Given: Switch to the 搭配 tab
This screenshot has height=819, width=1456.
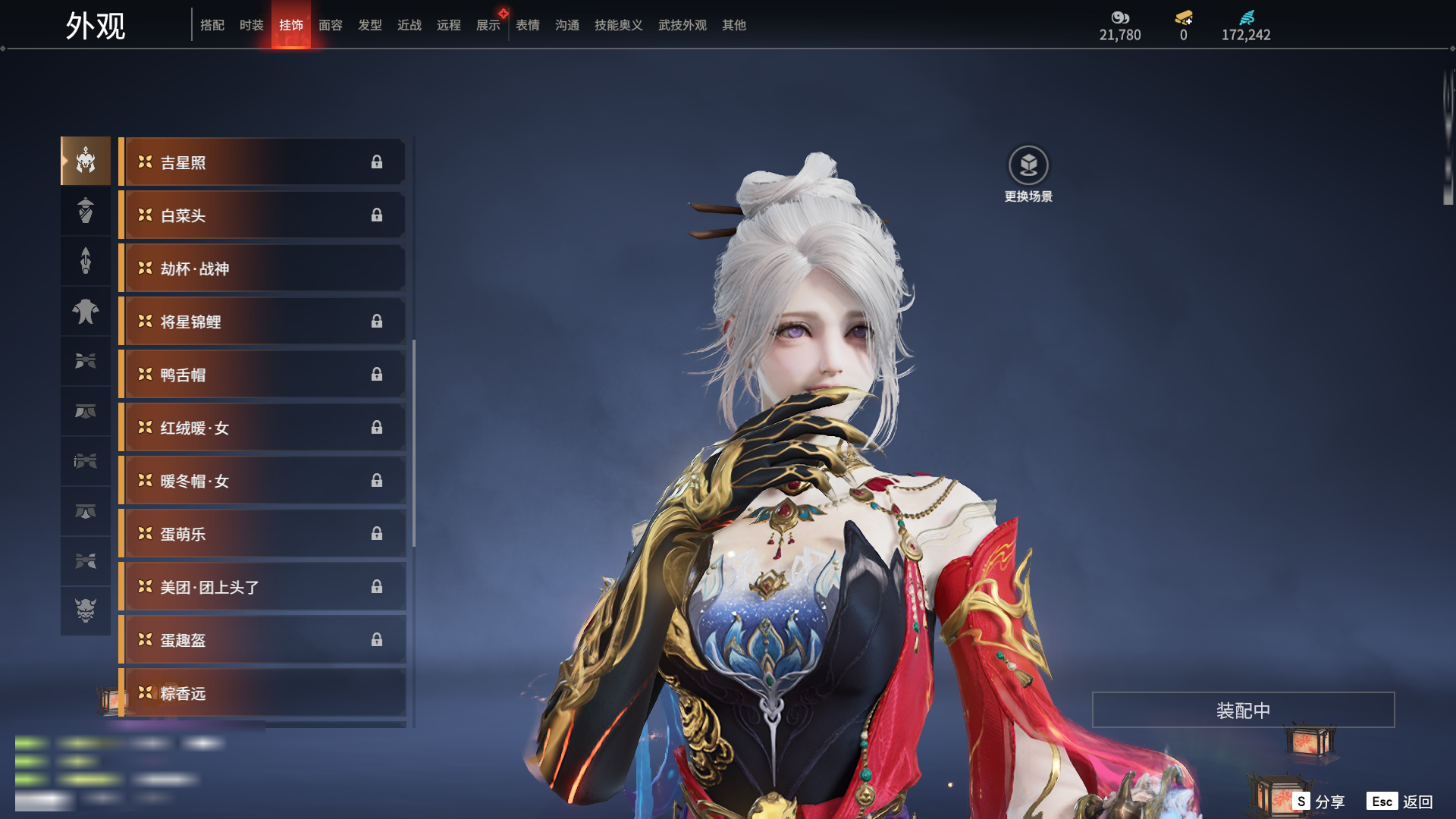Looking at the screenshot, I should pyautogui.click(x=212, y=25).
